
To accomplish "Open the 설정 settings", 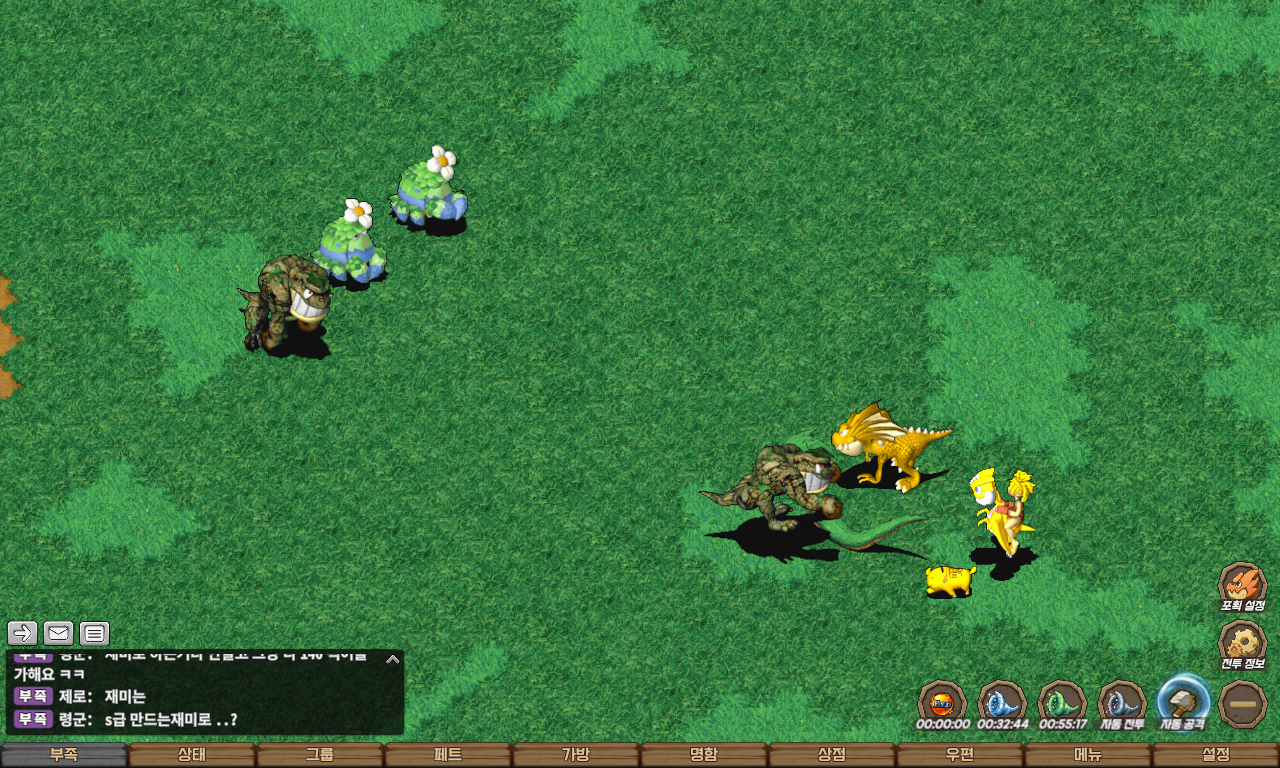I will click(x=1216, y=755).
